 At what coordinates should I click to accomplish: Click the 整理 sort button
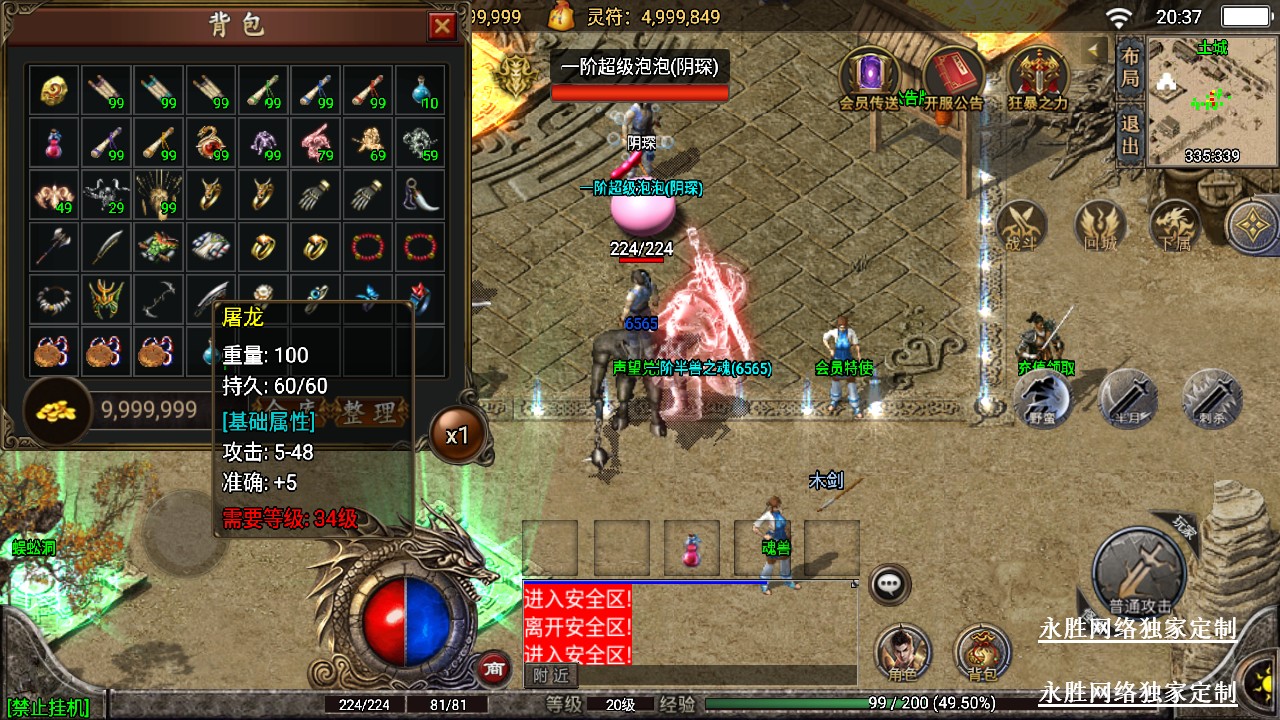pyautogui.click(x=371, y=411)
